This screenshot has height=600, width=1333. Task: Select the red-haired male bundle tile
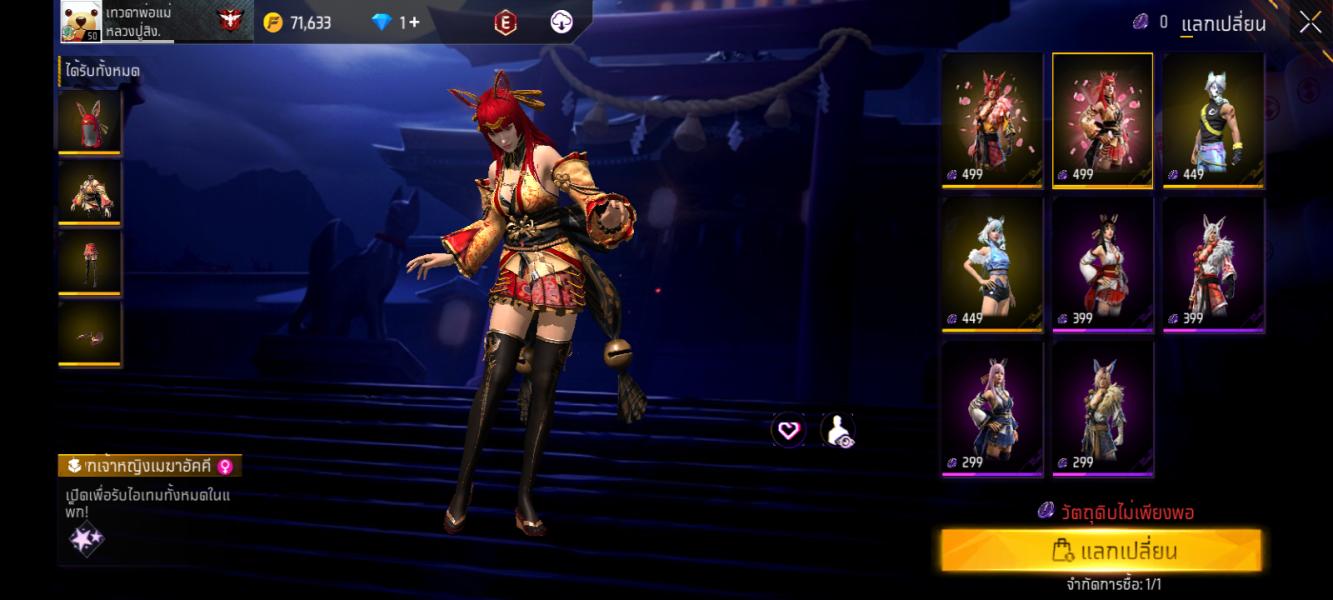click(992, 120)
